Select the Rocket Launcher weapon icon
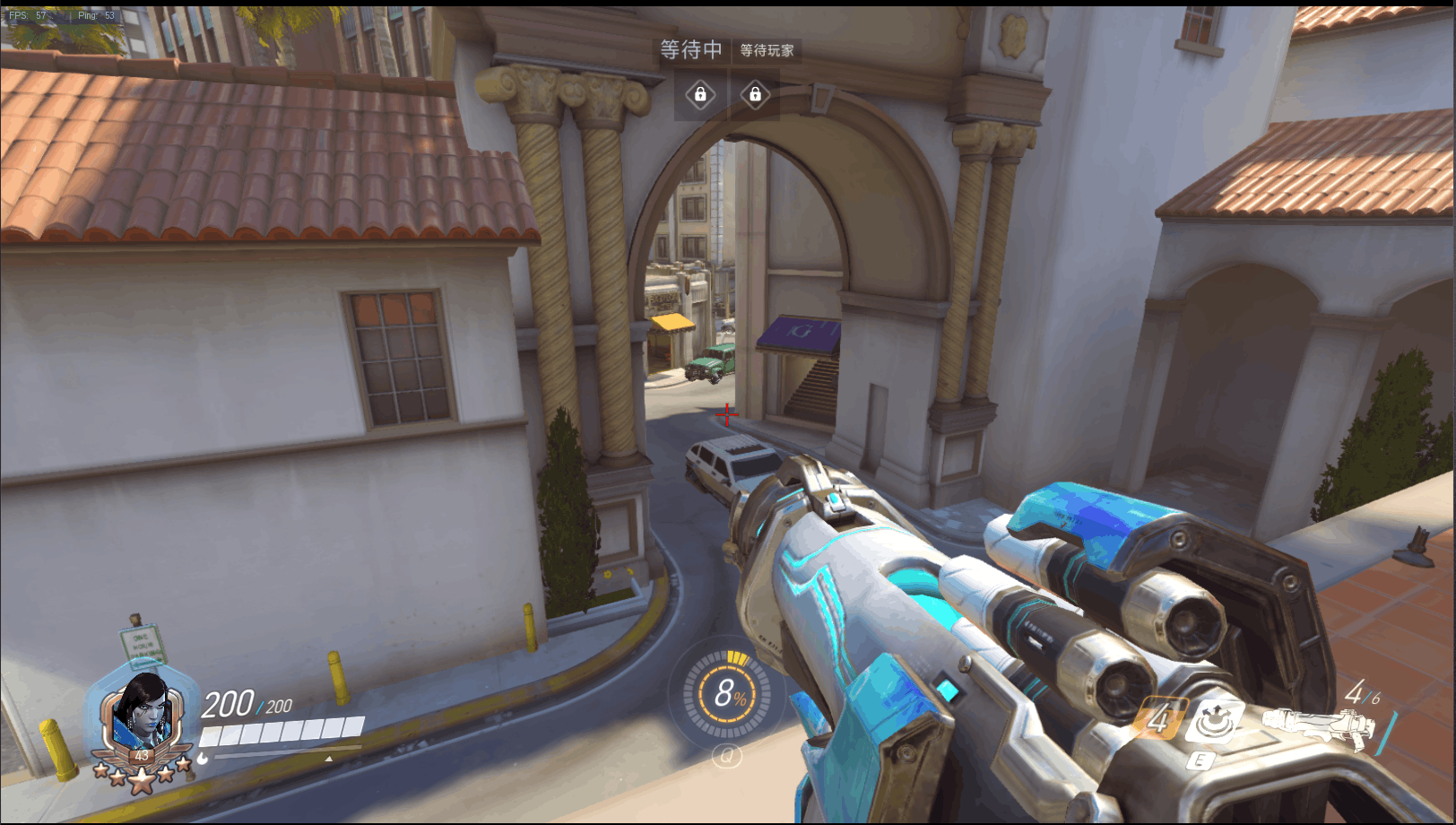This screenshot has height=825, width=1456. [x=1318, y=726]
